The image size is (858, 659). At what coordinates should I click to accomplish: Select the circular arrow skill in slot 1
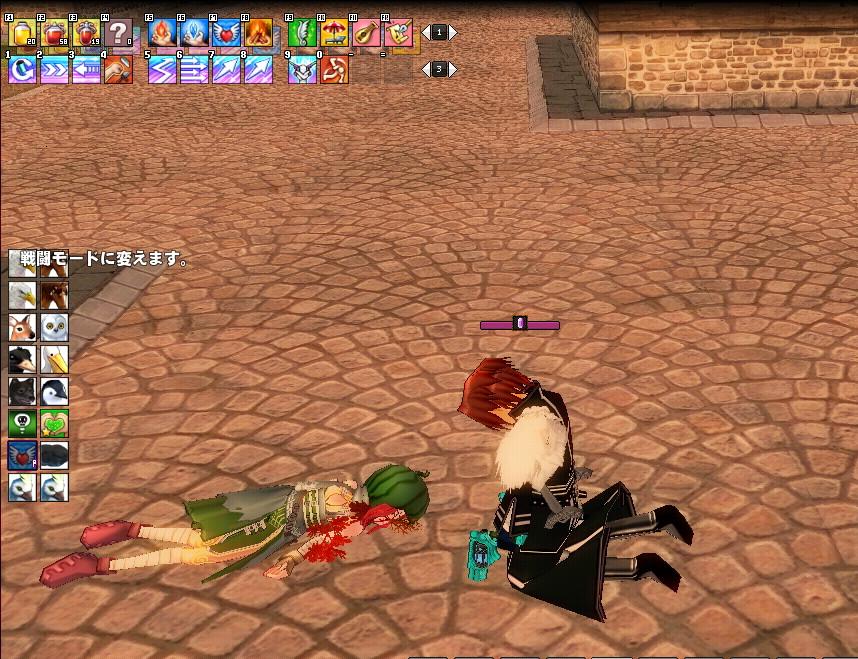pyautogui.click(x=22, y=70)
